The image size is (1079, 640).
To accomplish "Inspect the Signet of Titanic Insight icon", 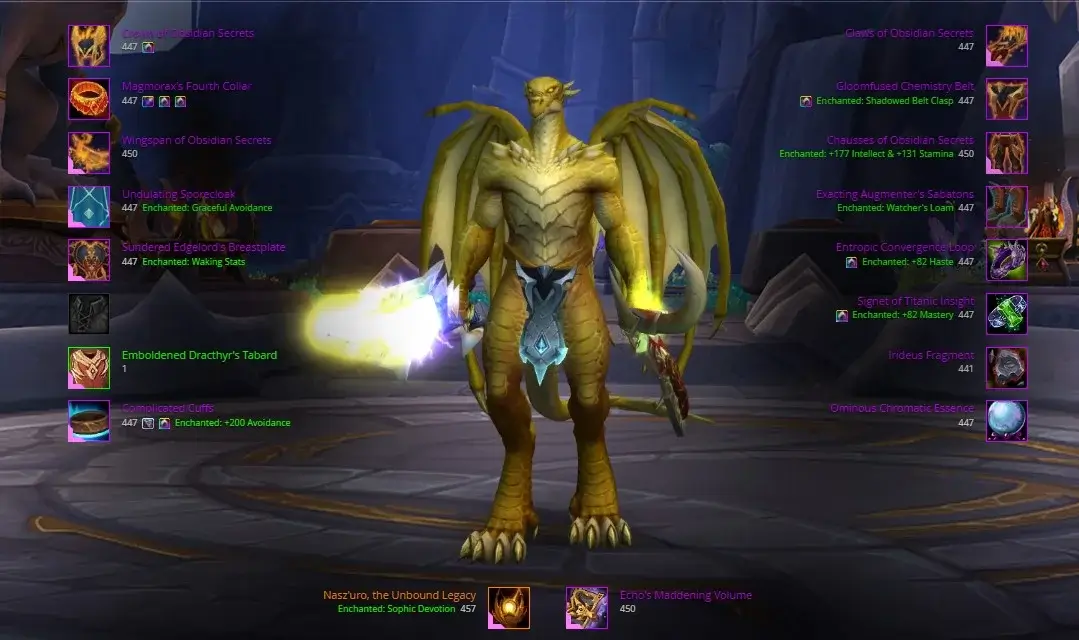I will coord(1006,314).
